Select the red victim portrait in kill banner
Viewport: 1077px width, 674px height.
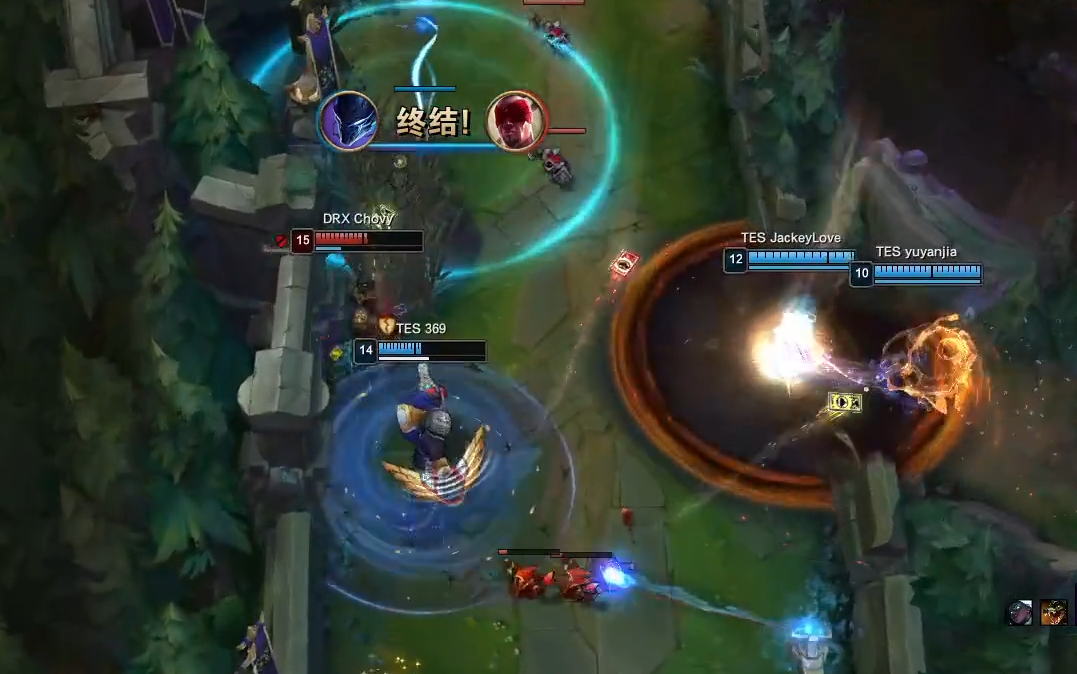(516, 120)
